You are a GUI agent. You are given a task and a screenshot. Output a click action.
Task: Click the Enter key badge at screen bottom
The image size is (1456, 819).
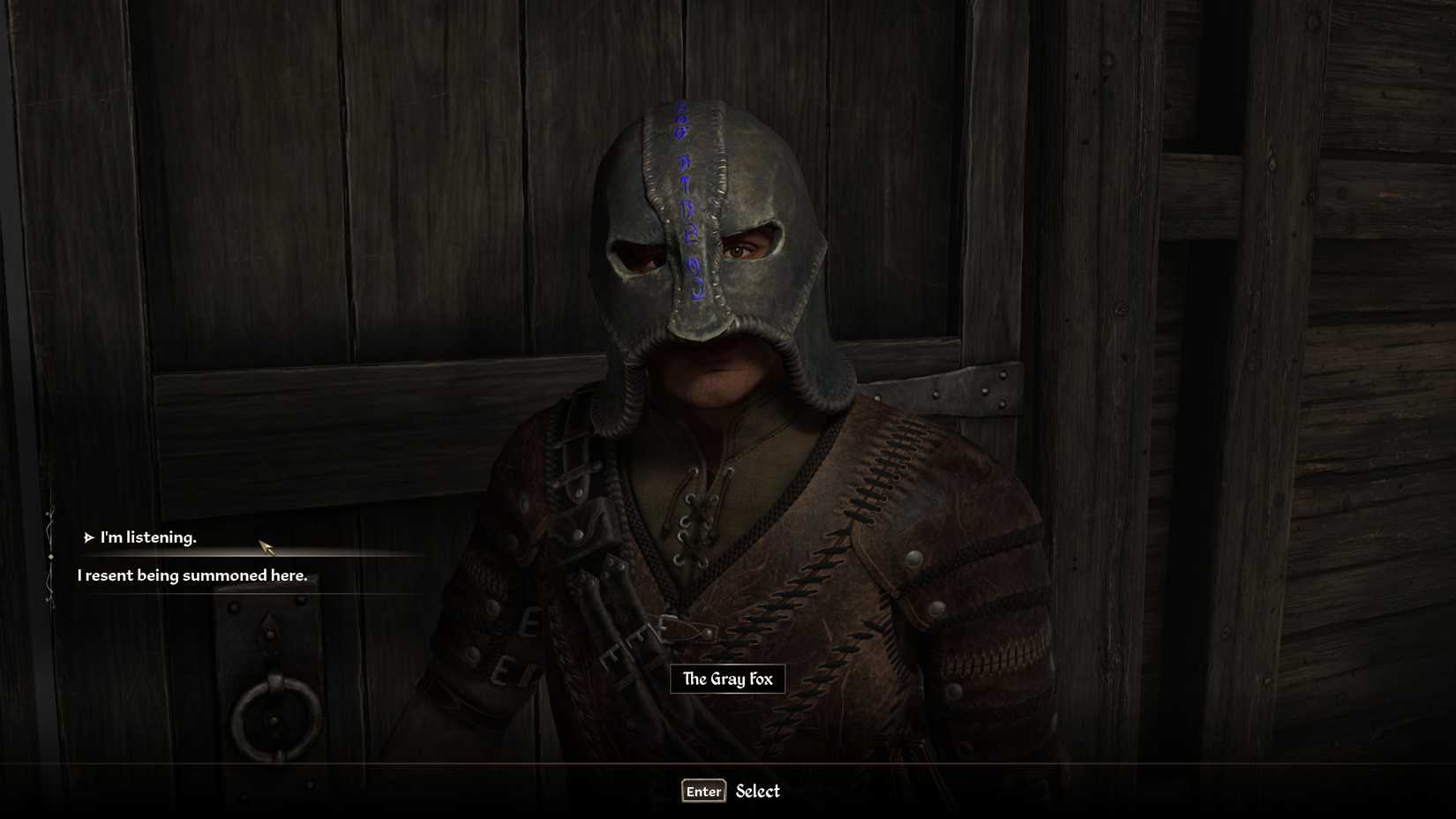tap(702, 791)
